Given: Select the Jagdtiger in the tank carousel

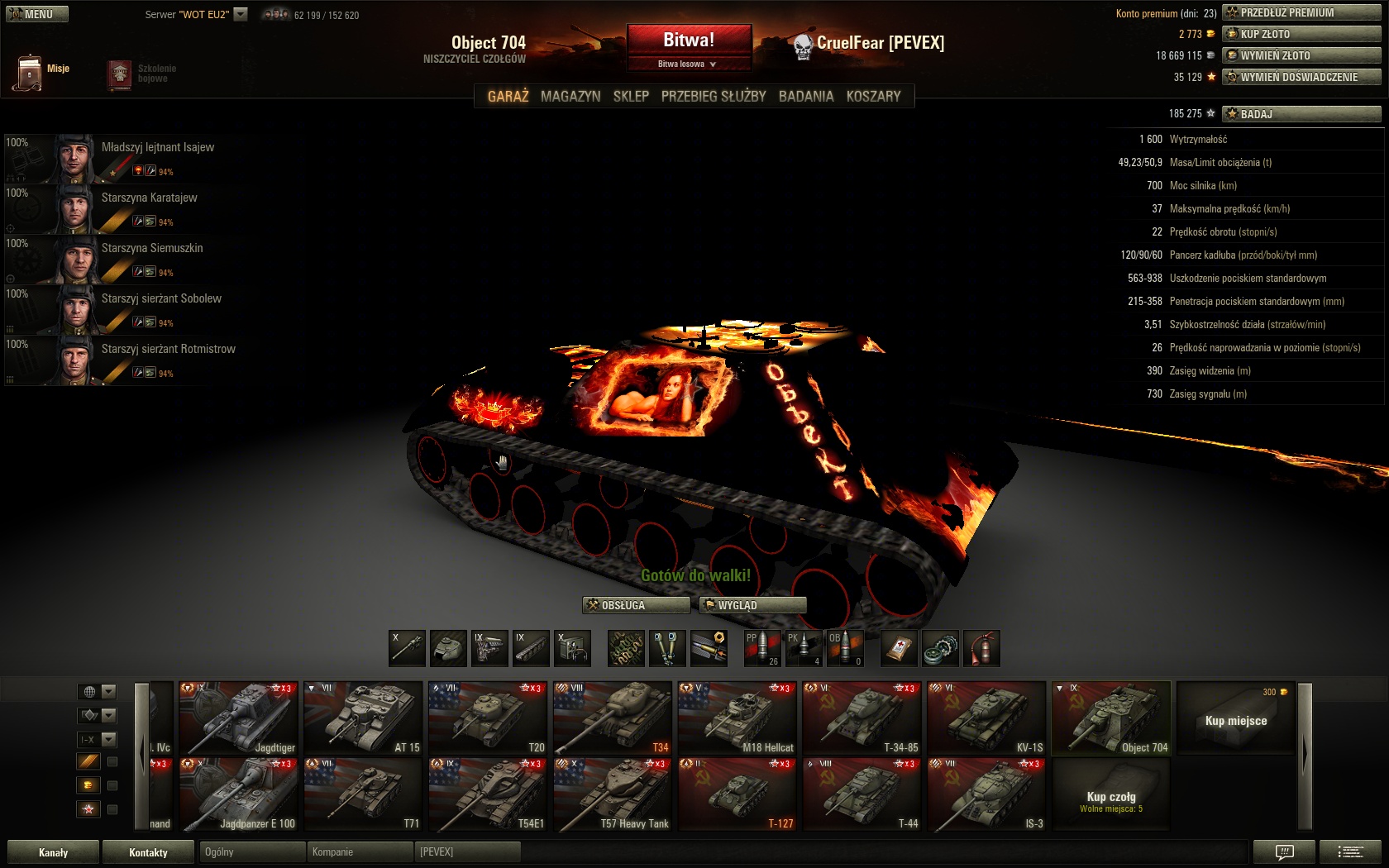Looking at the screenshot, I should pos(238,718).
